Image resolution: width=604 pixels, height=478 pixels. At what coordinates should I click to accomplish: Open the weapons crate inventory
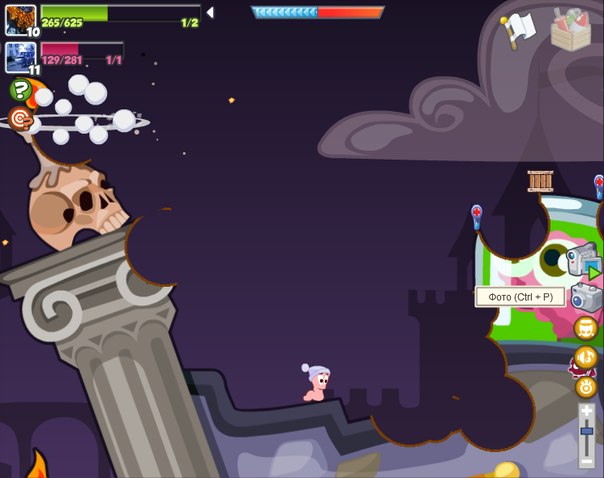pyautogui.click(x=571, y=27)
